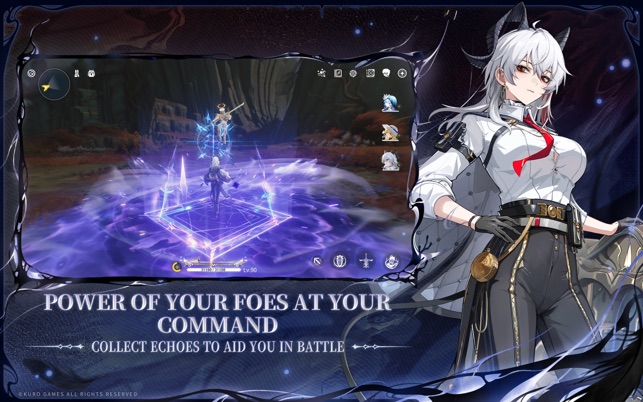Switch to the blue-haired party member
Image resolution: width=643 pixels, height=402 pixels.
tap(389, 103)
